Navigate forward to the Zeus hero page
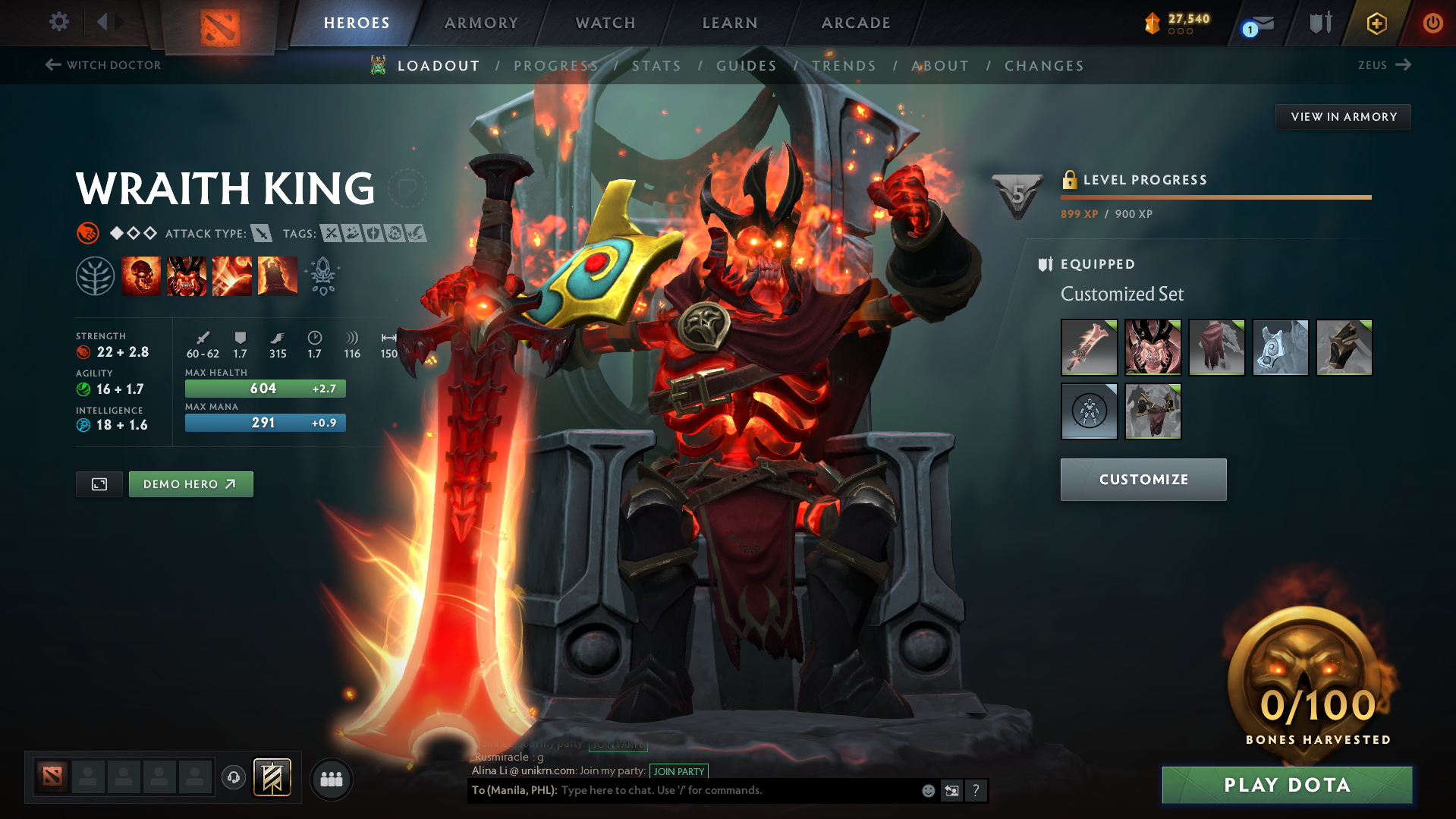Image resolution: width=1456 pixels, height=819 pixels. (x=1384, y=65)
